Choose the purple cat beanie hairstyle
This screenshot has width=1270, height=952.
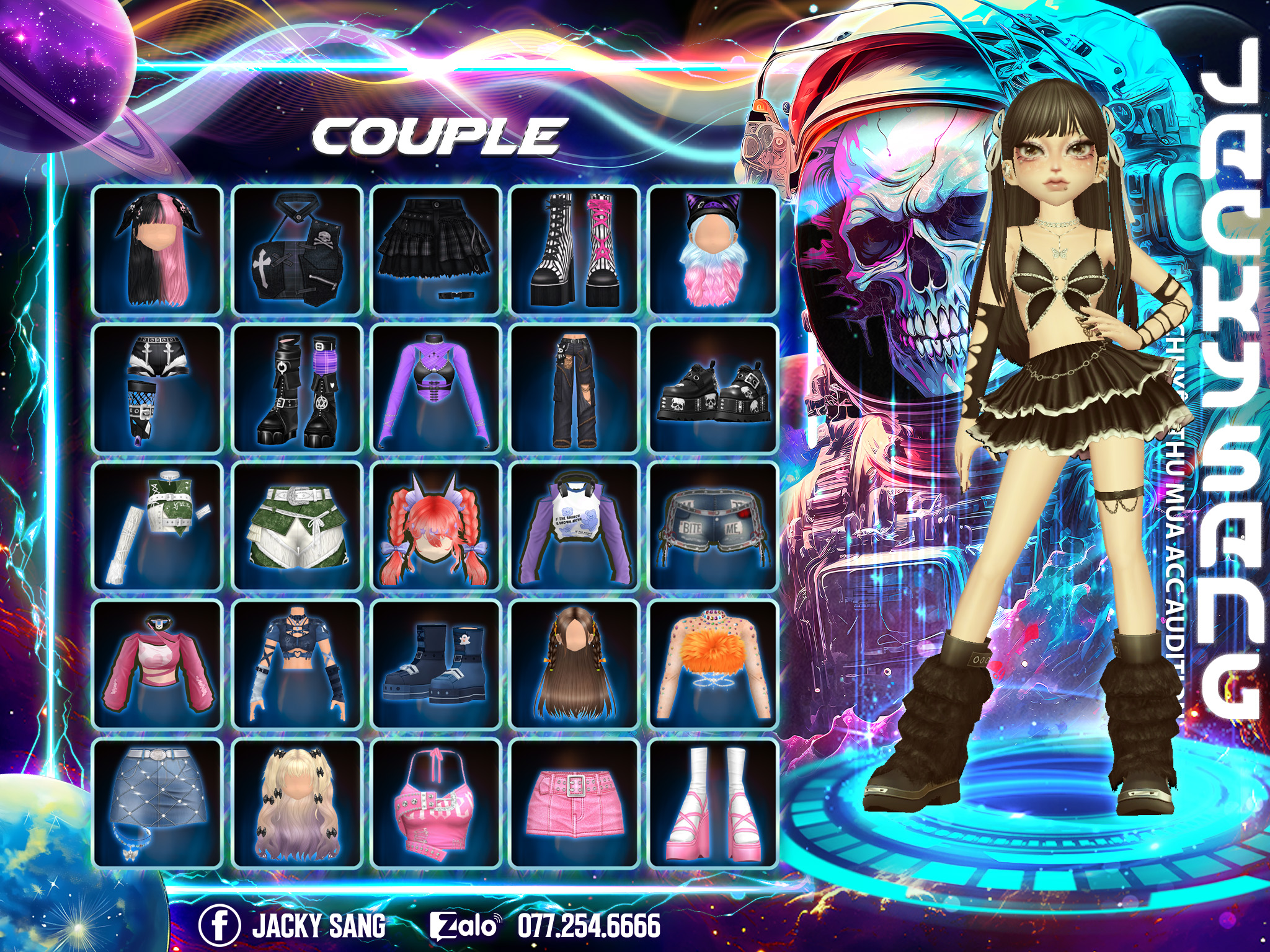[x=713, y=250]
